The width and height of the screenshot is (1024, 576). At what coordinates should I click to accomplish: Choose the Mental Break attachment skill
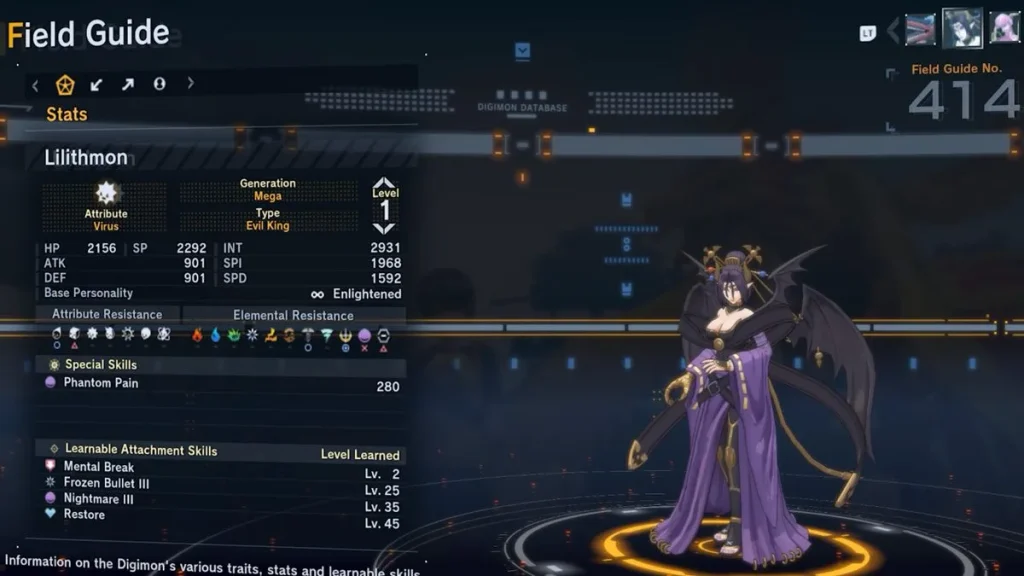tap(222, 467)
